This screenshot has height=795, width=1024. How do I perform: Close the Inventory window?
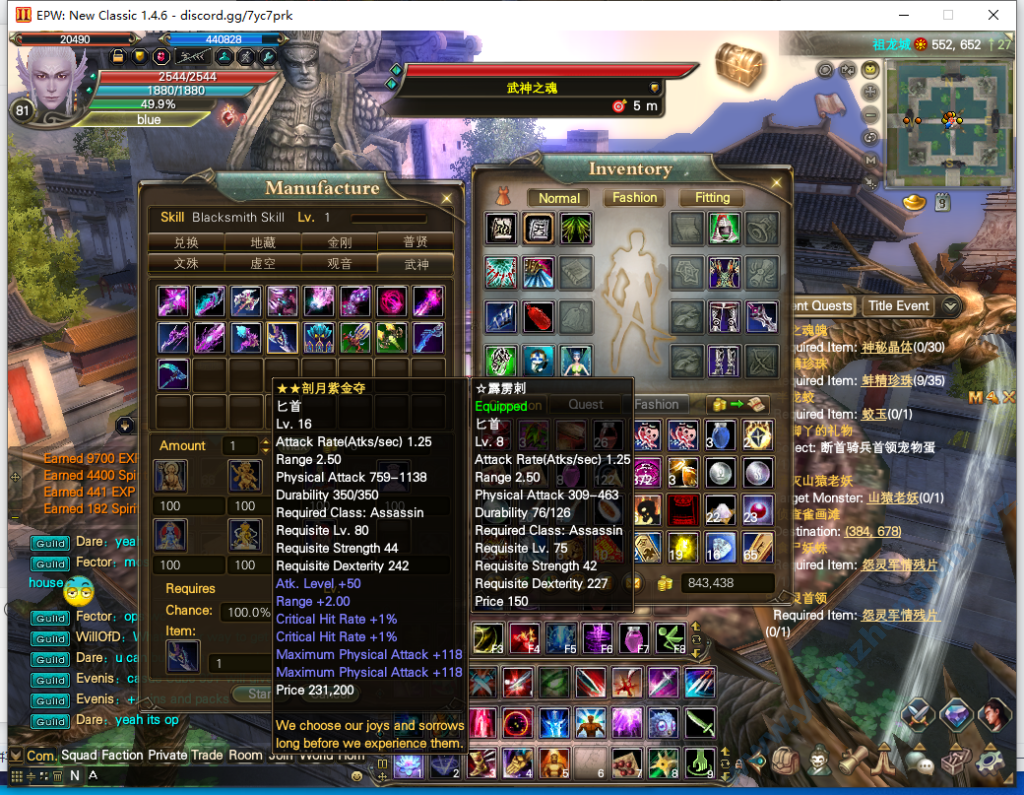(x=775, y=181)
